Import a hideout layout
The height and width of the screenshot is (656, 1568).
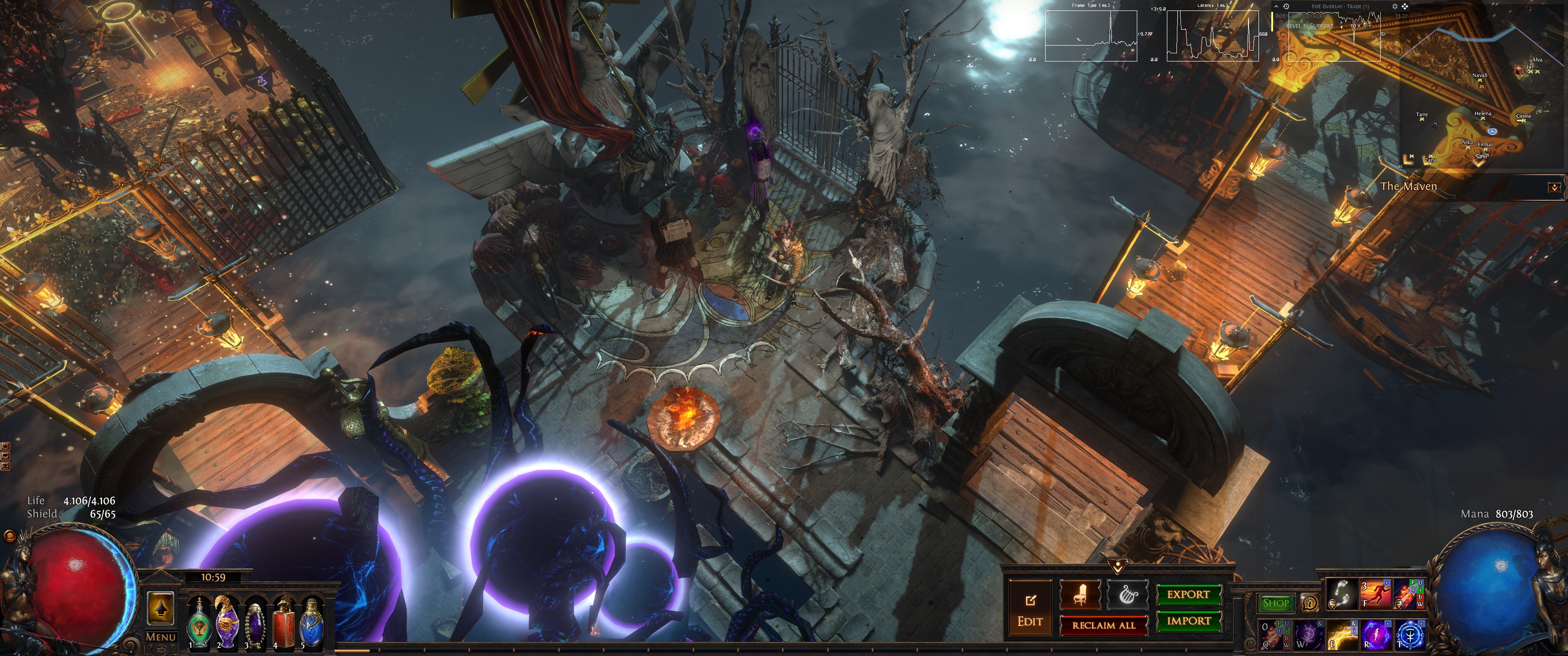coord(1187,621)
